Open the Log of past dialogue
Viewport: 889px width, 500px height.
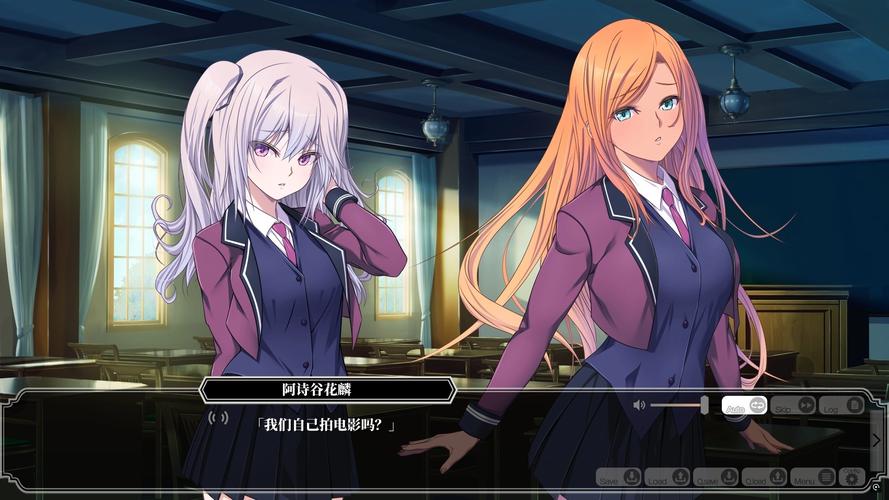coord(842,405)
